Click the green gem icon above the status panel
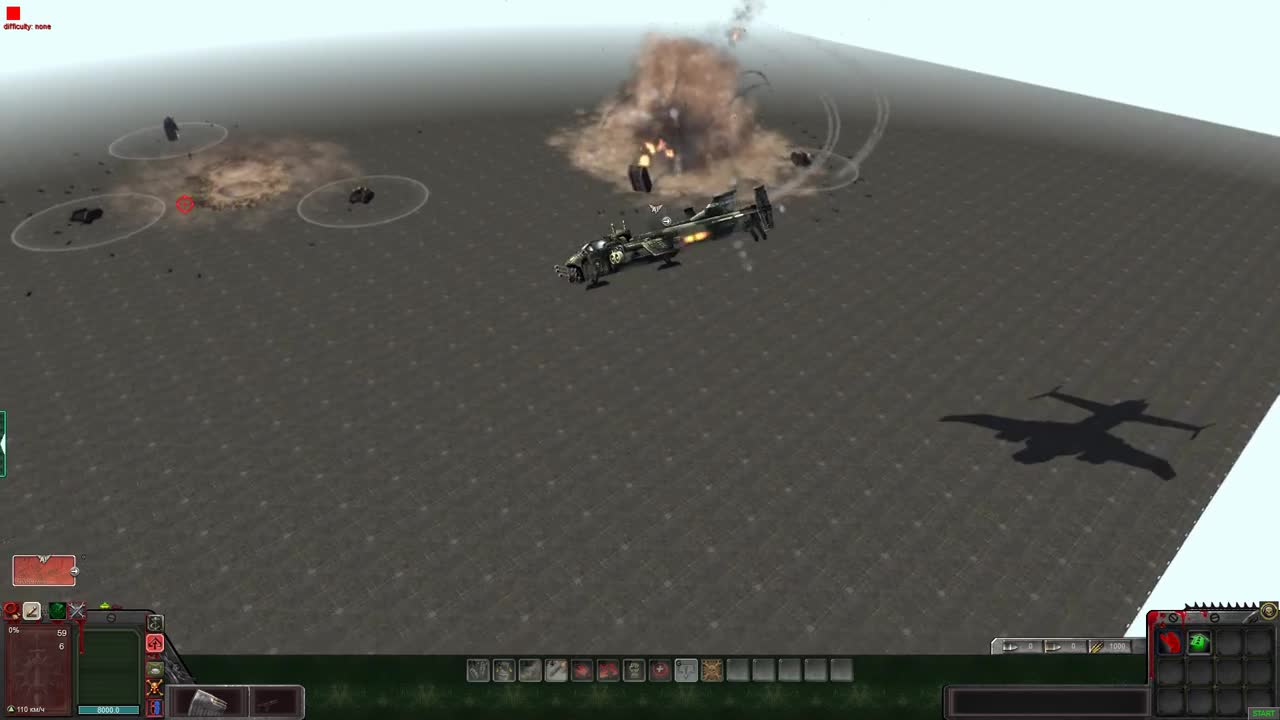 [x=57, y=610]
